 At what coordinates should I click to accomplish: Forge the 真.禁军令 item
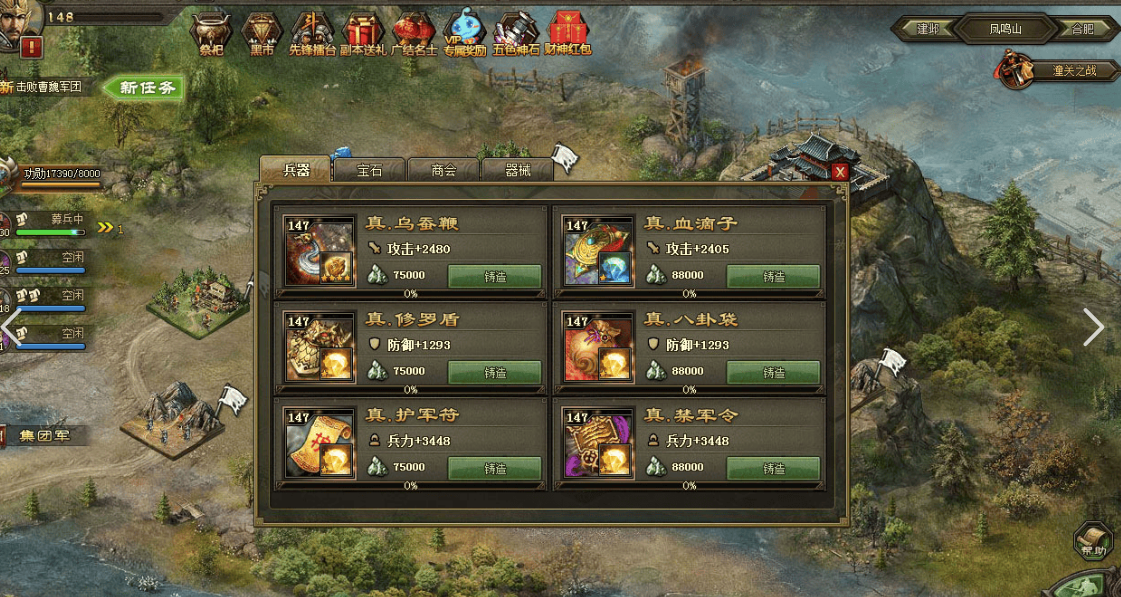click(x=773, y=469)
